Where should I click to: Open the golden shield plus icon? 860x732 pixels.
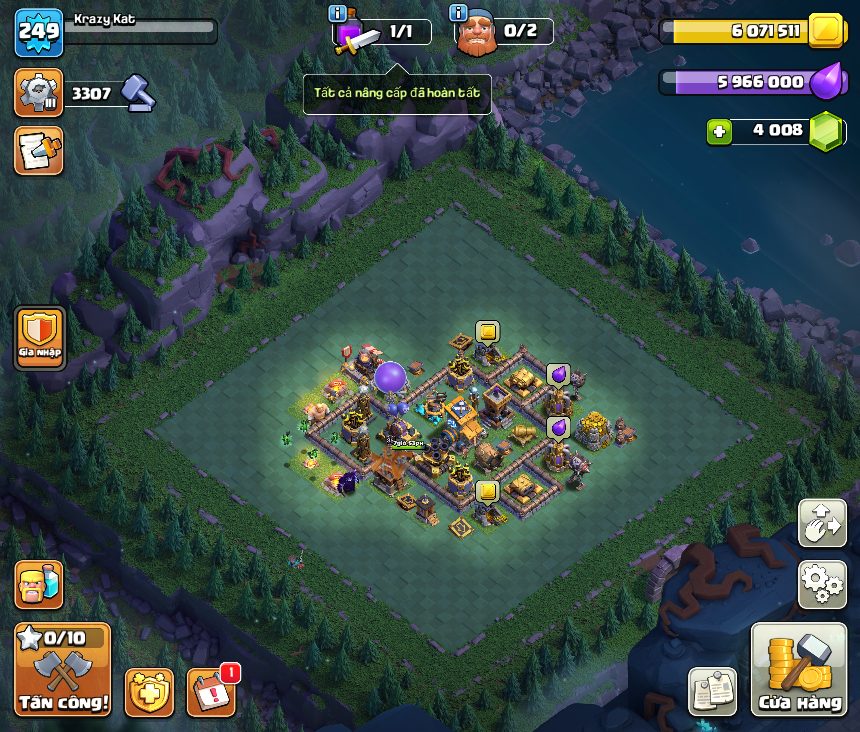coord(149,692)
